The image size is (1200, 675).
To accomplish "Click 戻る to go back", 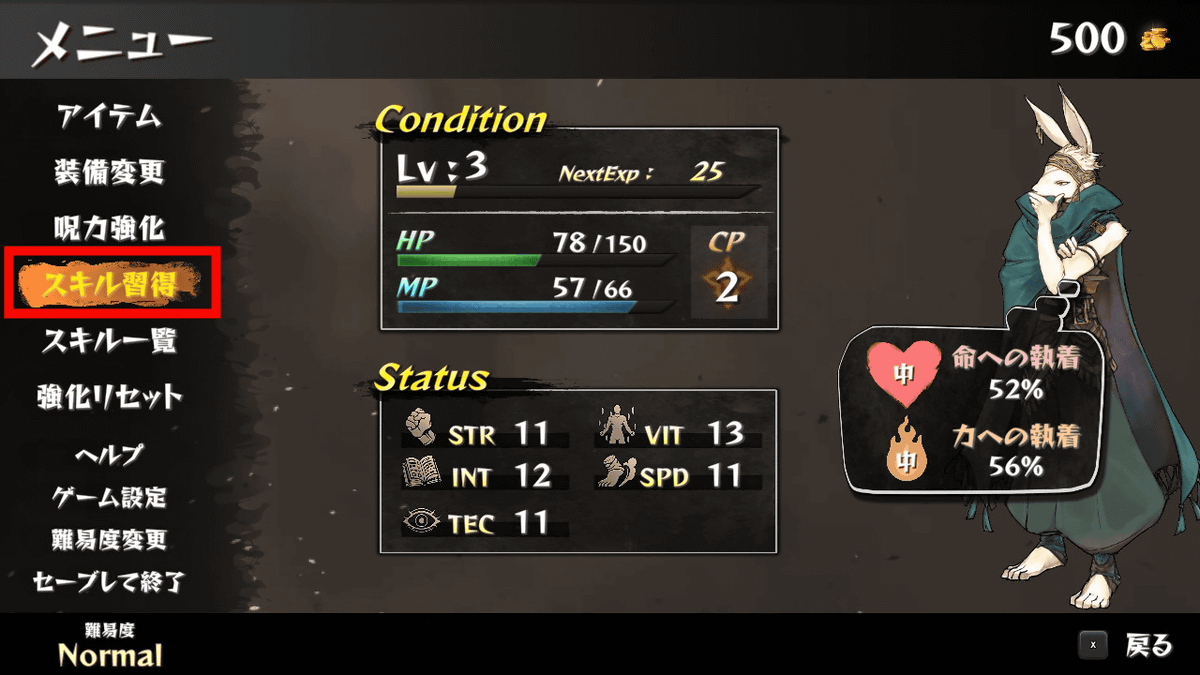I will pos(1147,646).
